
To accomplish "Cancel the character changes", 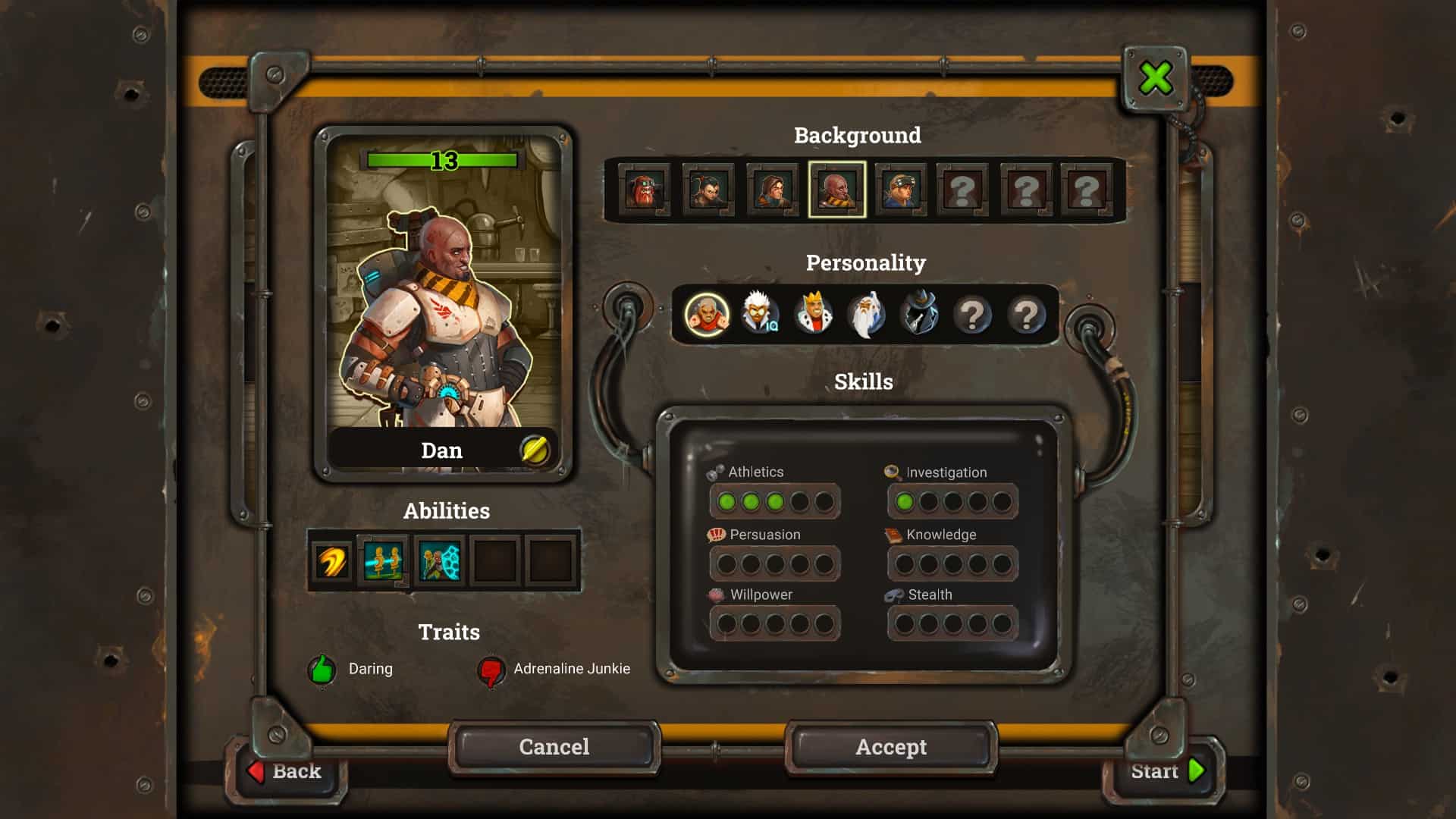I will pos(554,747).
